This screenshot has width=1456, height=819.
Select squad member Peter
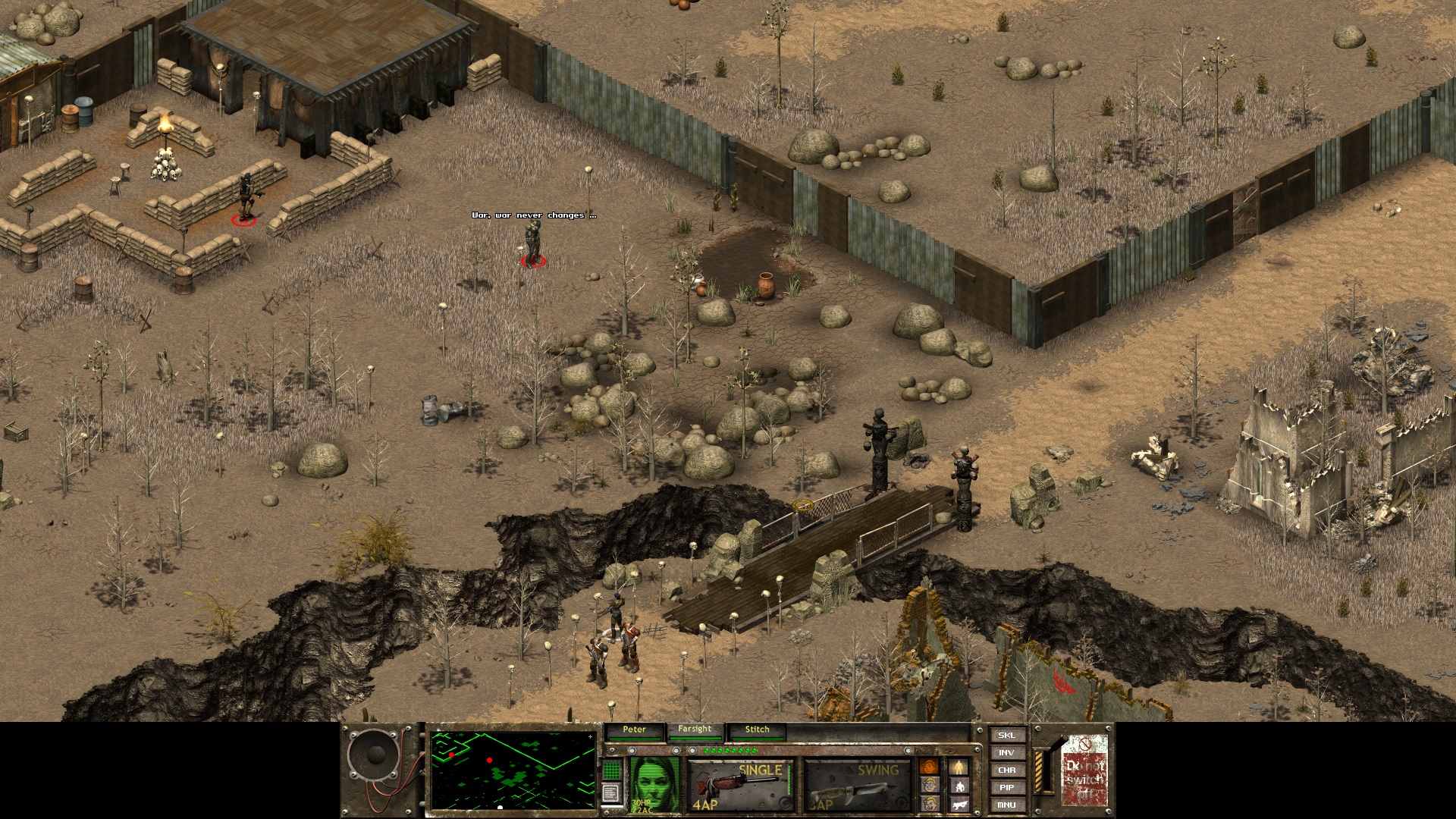click(634, 730)
